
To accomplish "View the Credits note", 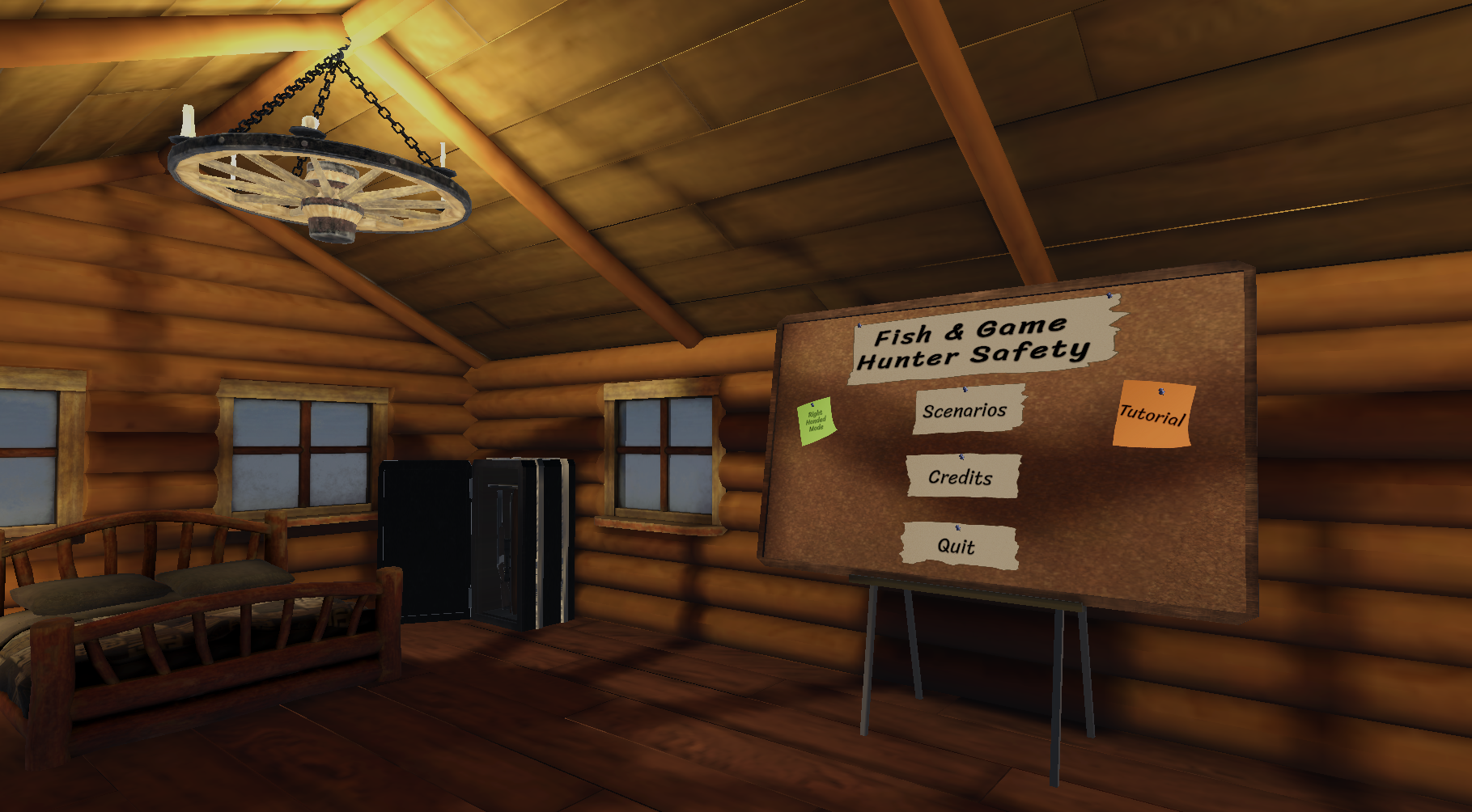I will pos(961,476).
